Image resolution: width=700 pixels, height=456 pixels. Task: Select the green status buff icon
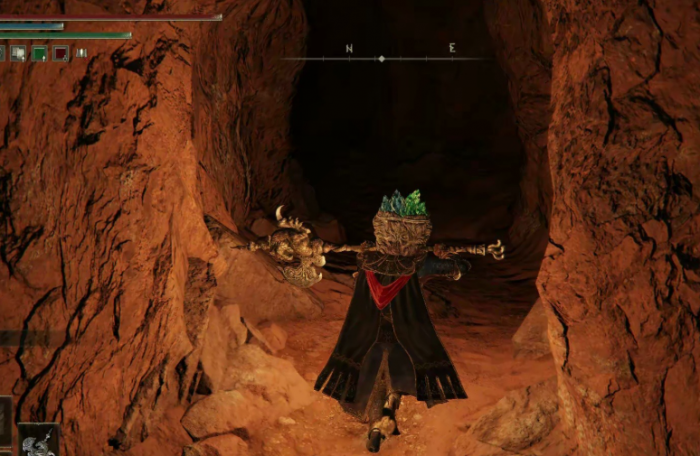(x=39, y=53)
